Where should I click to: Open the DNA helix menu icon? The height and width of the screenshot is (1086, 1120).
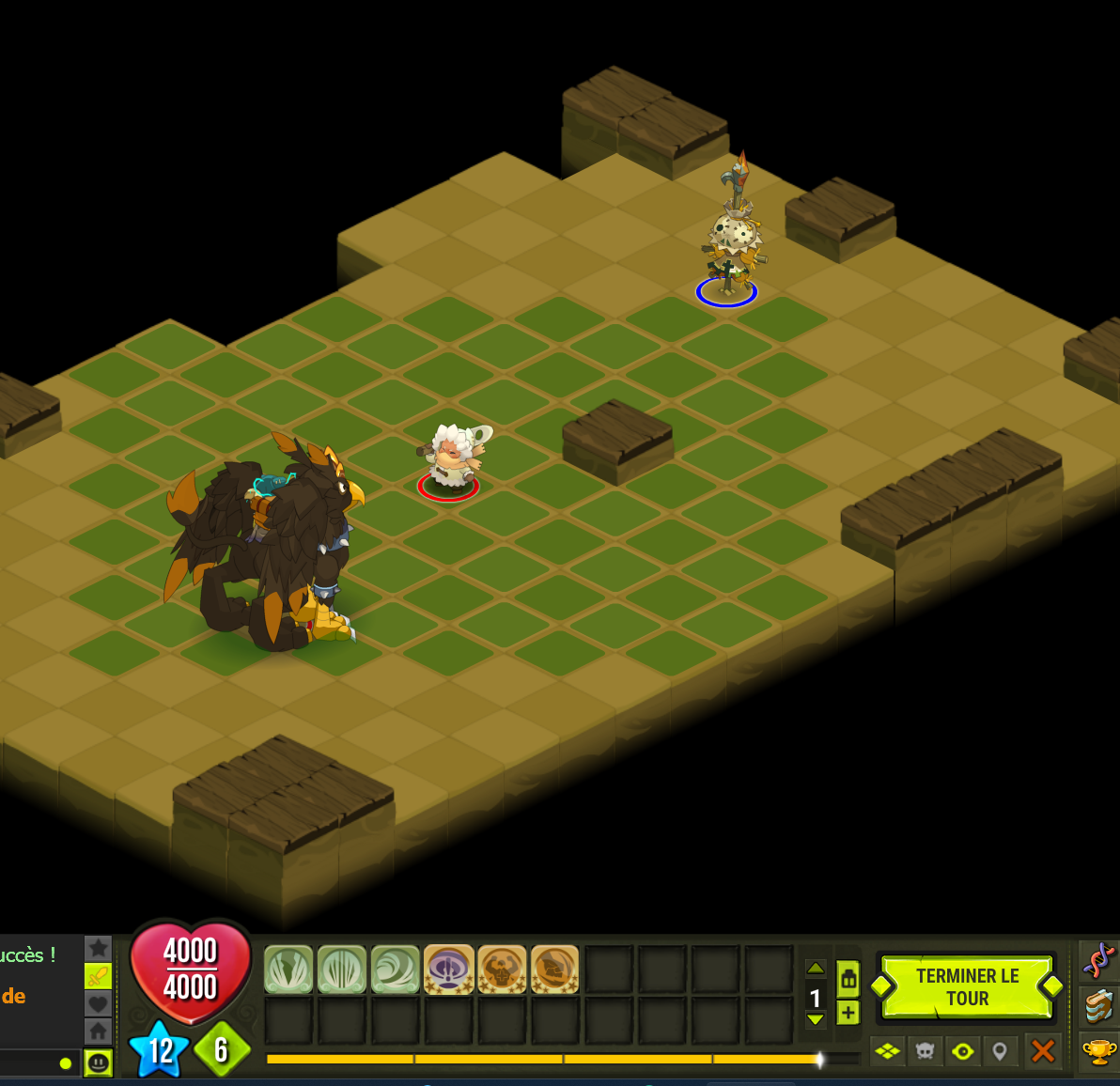click(1098, 960)
